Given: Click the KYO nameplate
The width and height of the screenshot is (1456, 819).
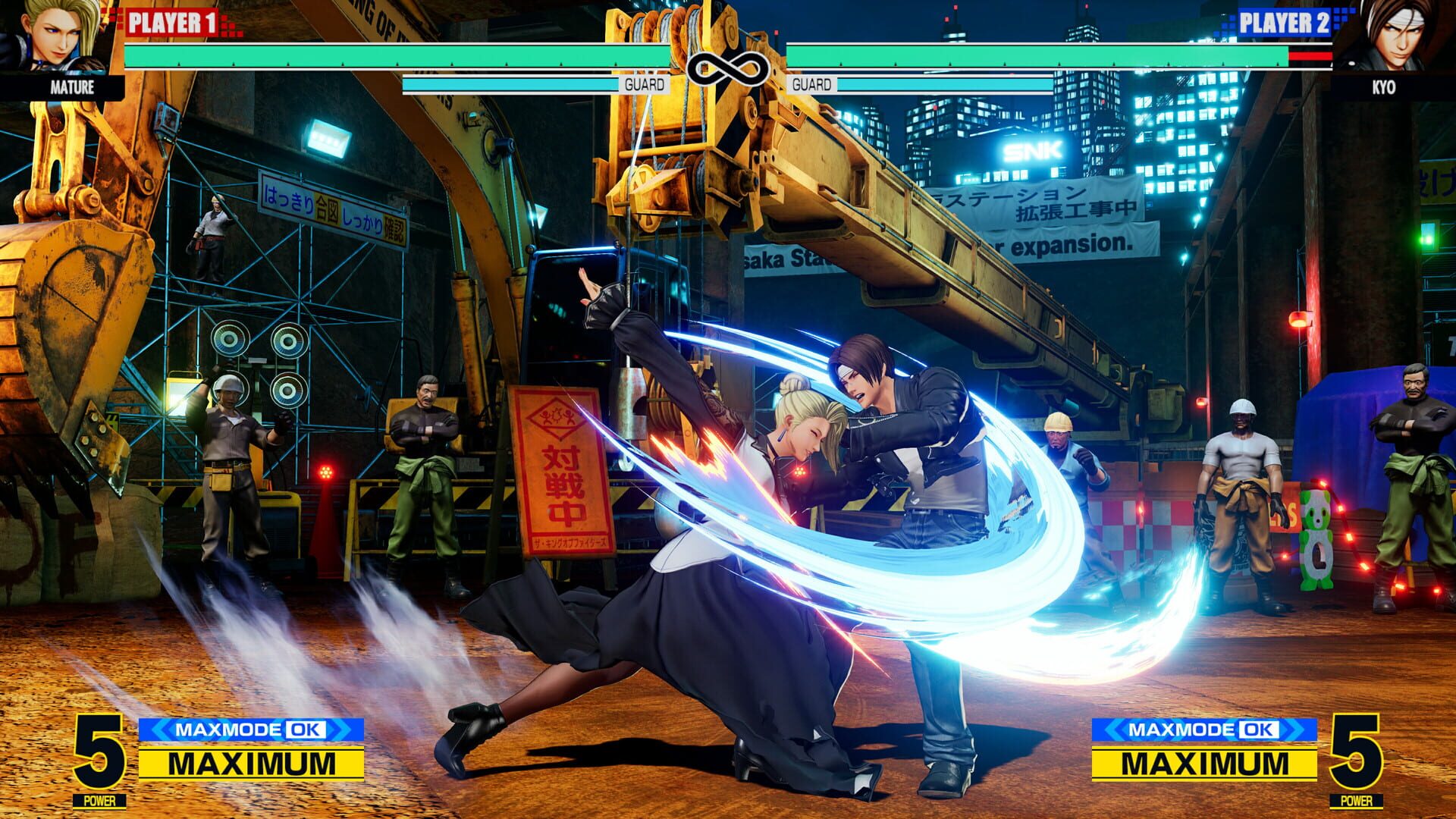Looking at the screenshot, I should pos(1385,88).
